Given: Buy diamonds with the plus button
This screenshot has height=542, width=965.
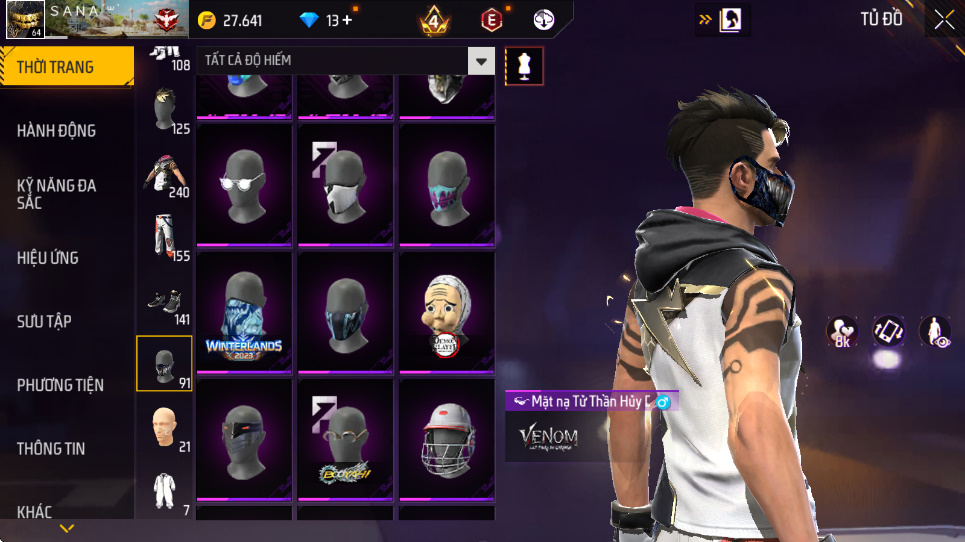Looking at the screenshot, I should click(x=347, y=20).
